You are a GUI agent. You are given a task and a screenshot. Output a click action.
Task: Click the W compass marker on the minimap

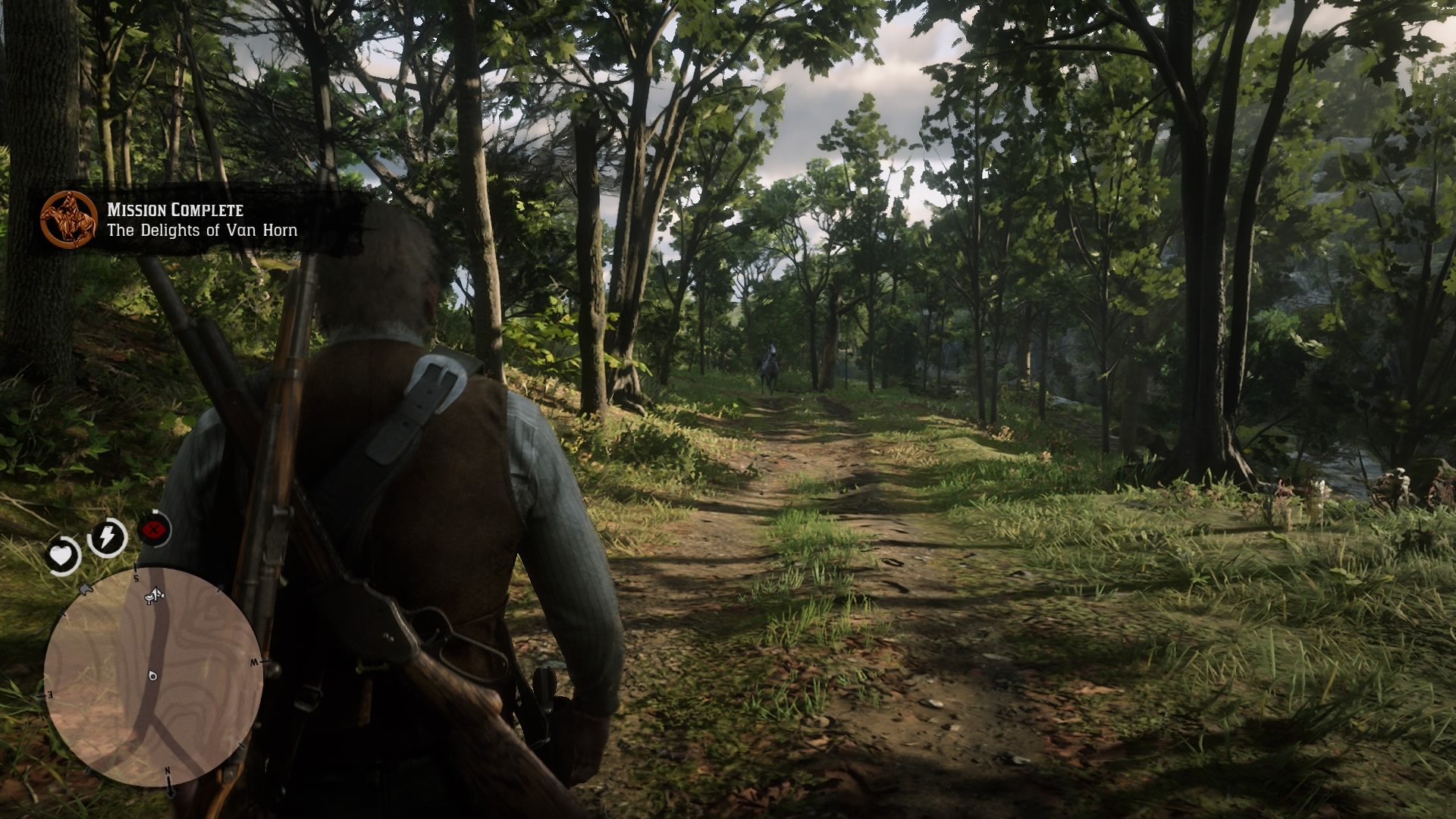[253, 661]
